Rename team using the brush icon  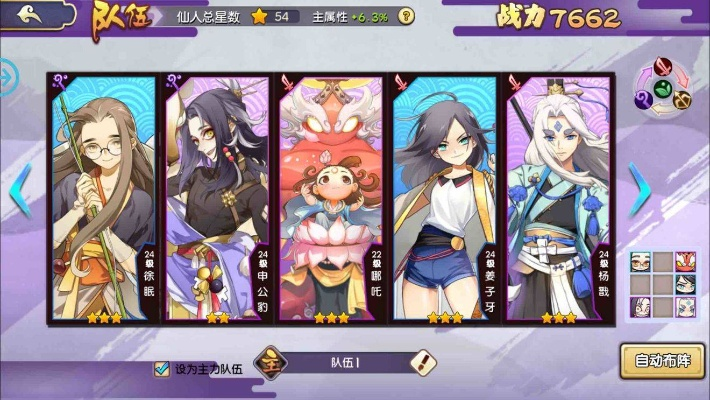(424, 362)
